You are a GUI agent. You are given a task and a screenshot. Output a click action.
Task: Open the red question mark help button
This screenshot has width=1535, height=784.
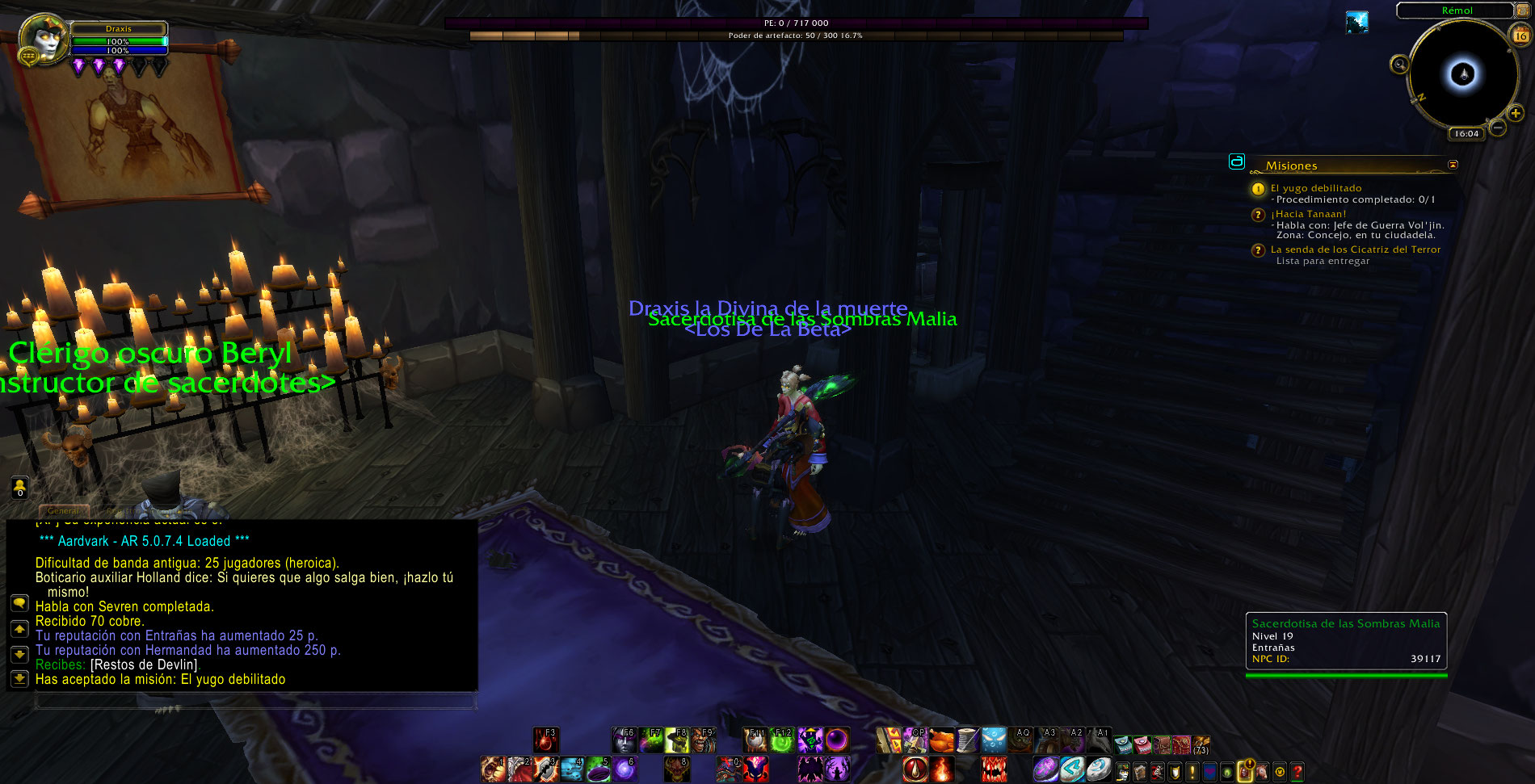[1297, 772]
